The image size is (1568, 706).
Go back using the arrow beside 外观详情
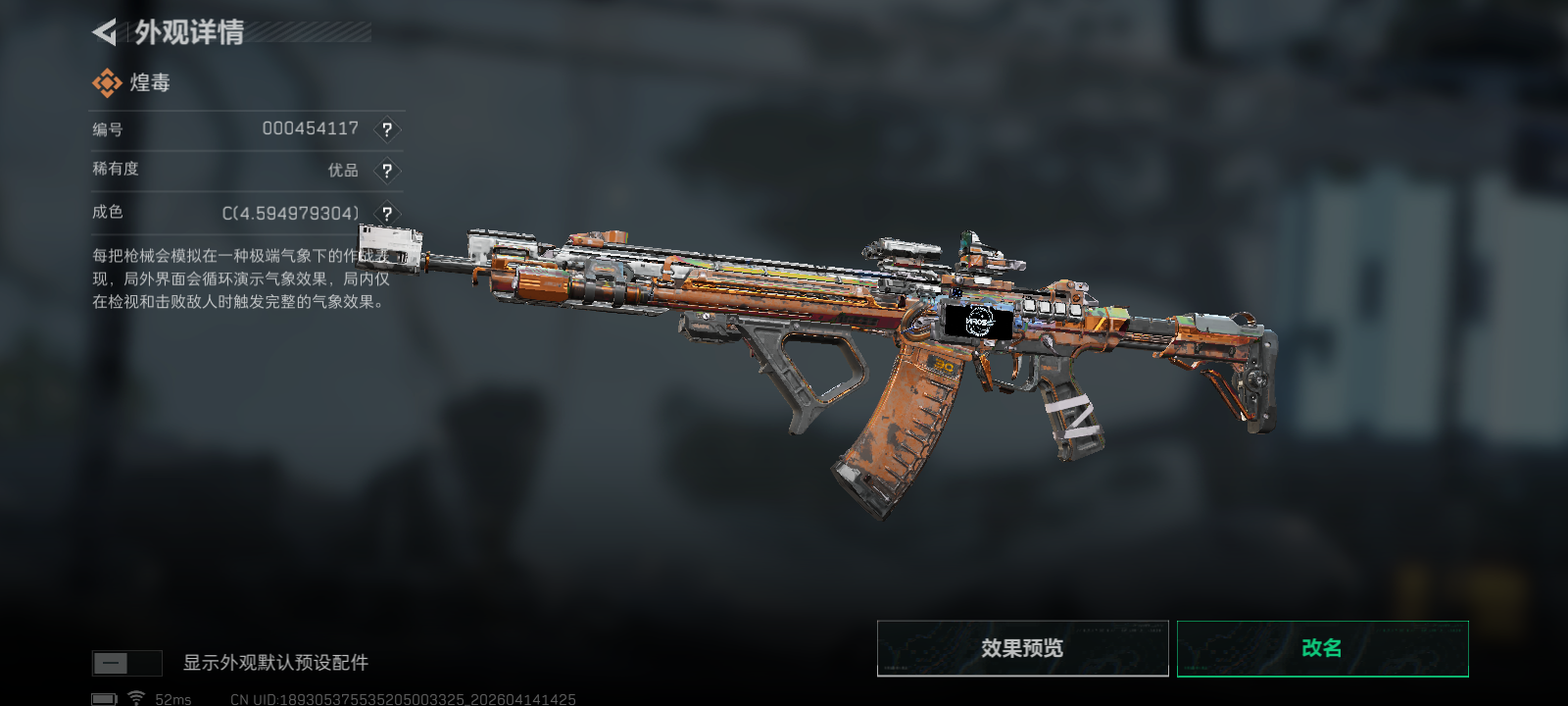coord(105,32)
